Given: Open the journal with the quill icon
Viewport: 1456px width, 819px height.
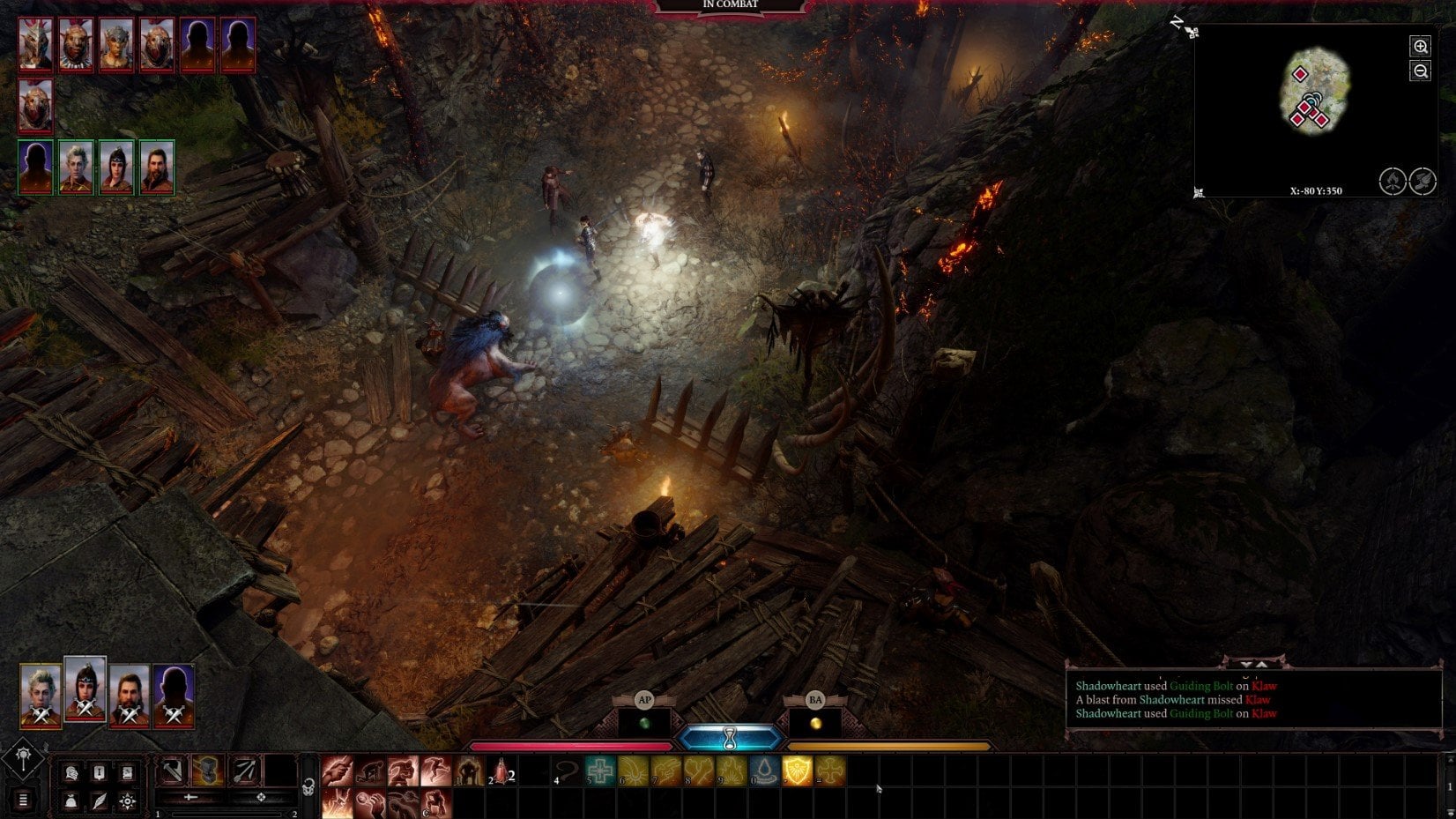Looking at the screenshot, I should point(100,802).
